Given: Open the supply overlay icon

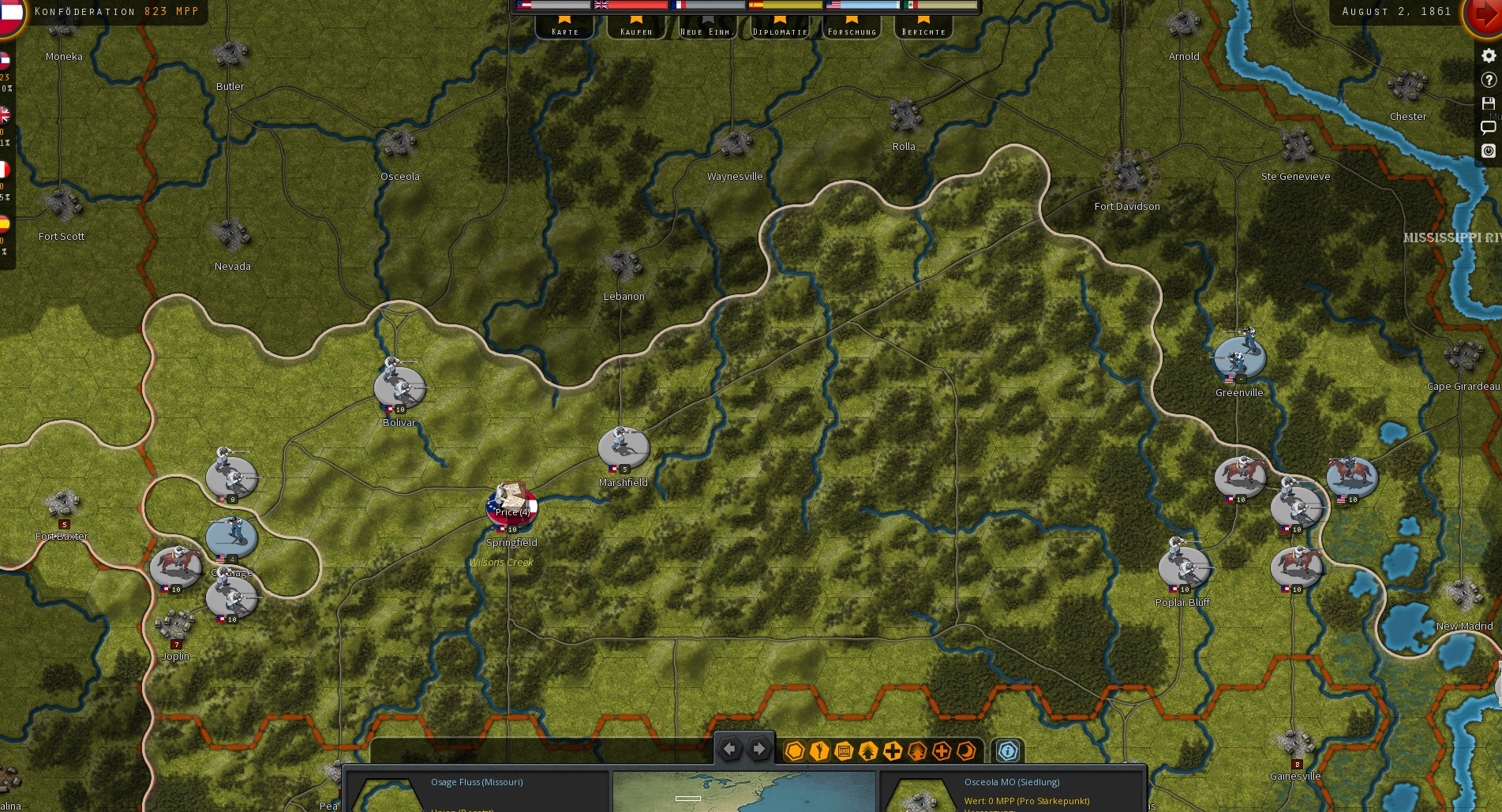Looking at the screenshot, I should click(x=842, y=751).
